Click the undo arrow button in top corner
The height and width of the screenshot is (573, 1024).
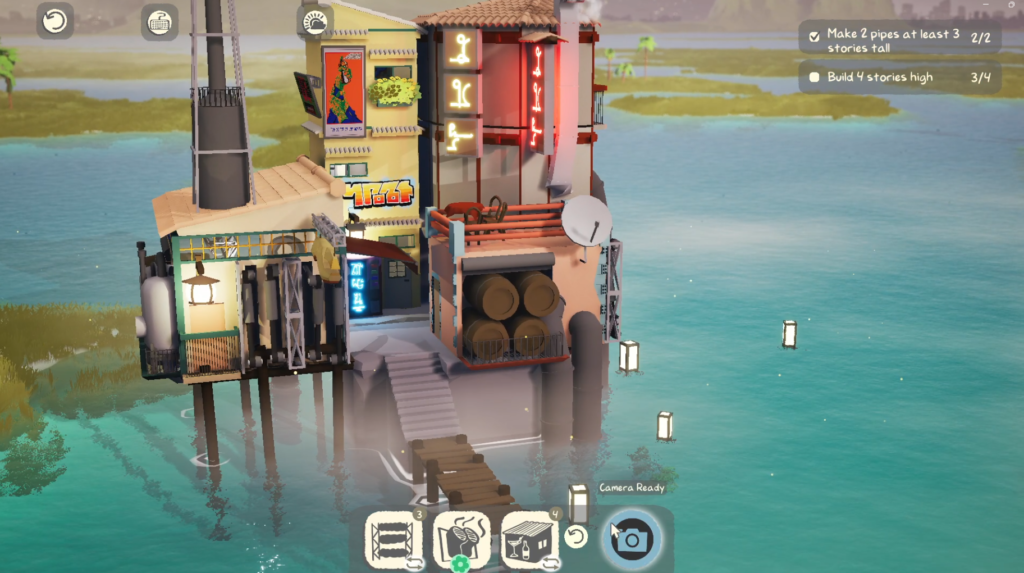click(55, 21)
